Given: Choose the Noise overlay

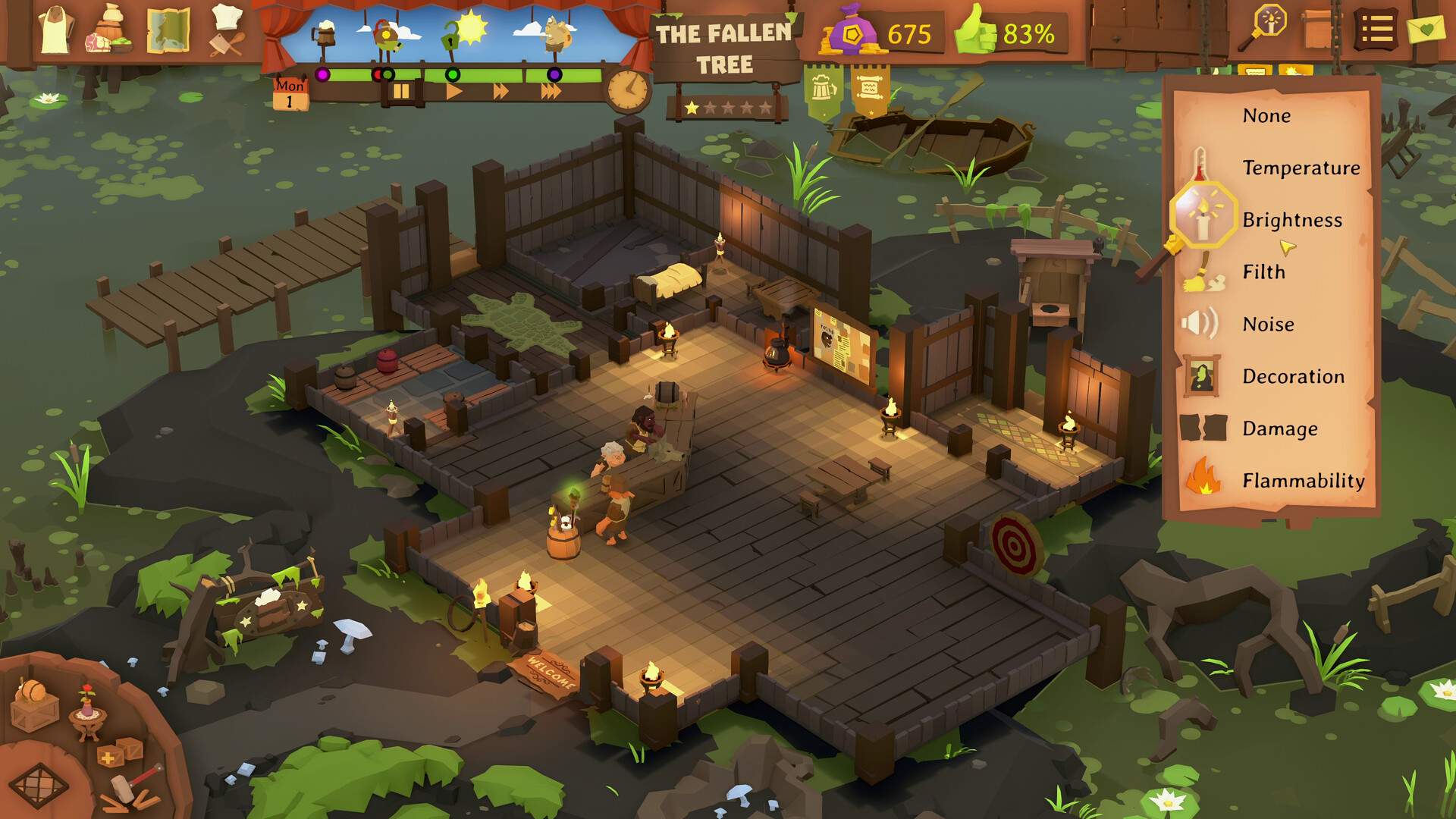Looking at the screenshot, I should click(1269, 324).
